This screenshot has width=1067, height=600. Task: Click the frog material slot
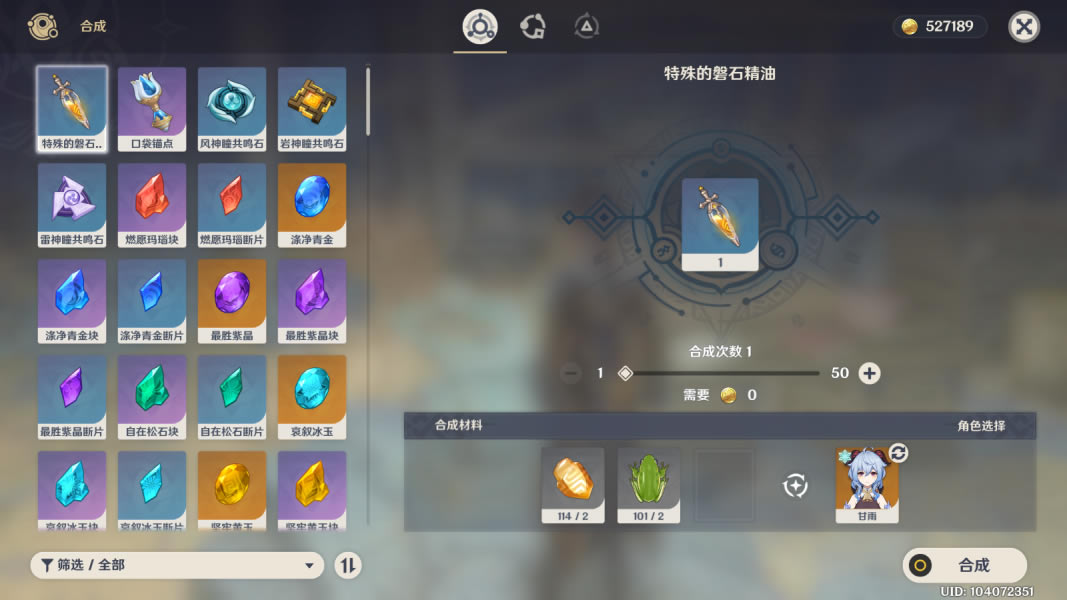click(648, 484)
